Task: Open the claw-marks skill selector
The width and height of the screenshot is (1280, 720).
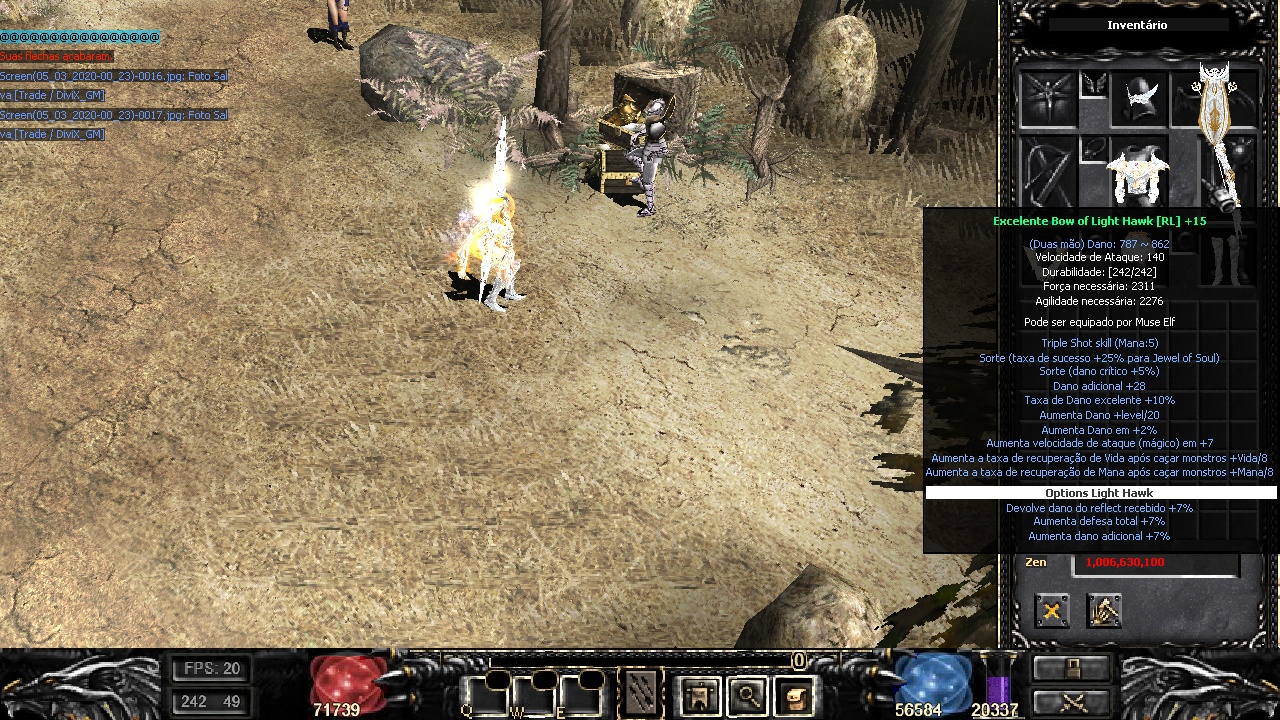Action: click(x=641, y=692)
